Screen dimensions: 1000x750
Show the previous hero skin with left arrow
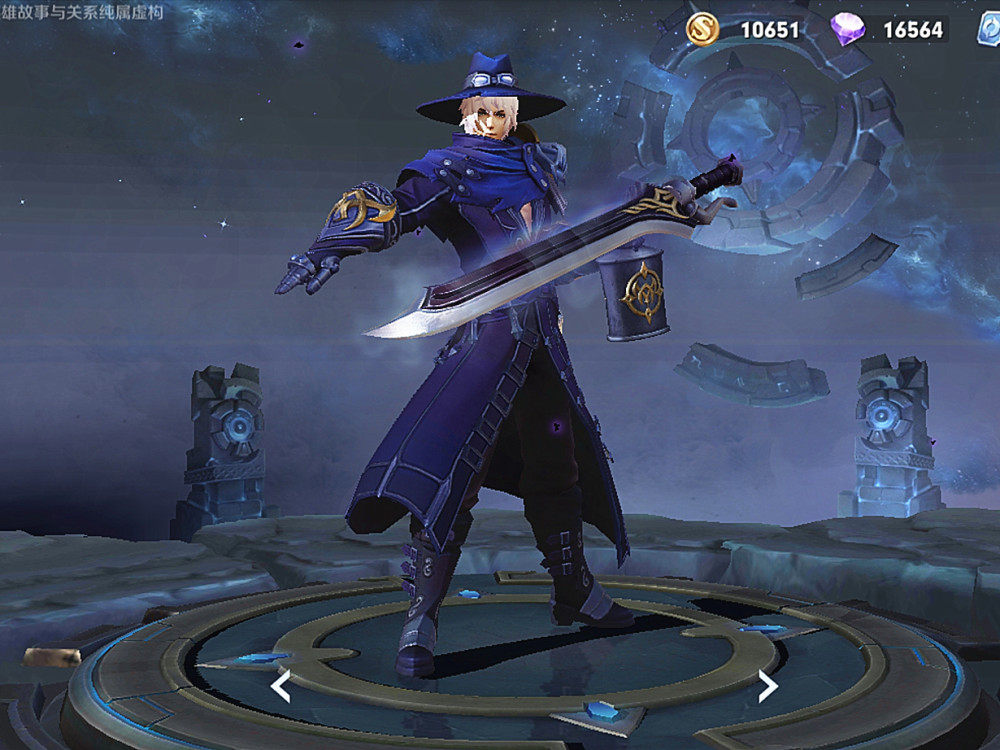coord(281,686)
